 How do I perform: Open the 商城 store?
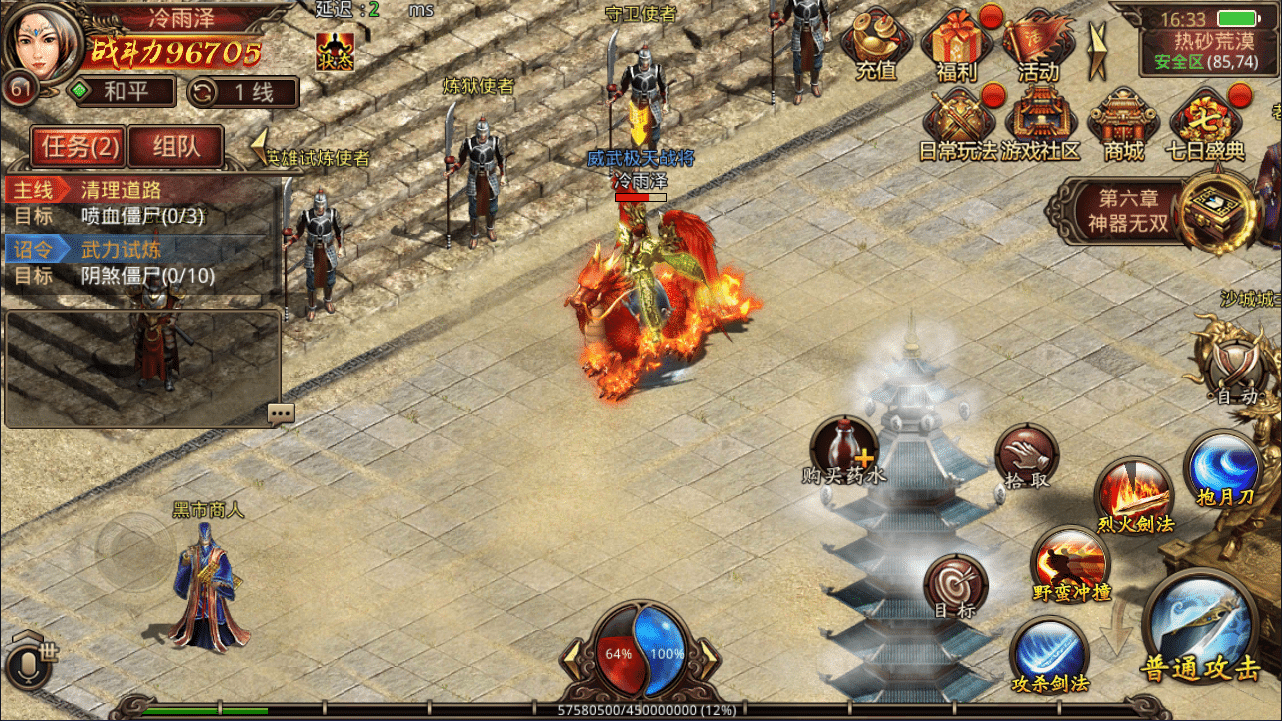tap(1122, 124)
